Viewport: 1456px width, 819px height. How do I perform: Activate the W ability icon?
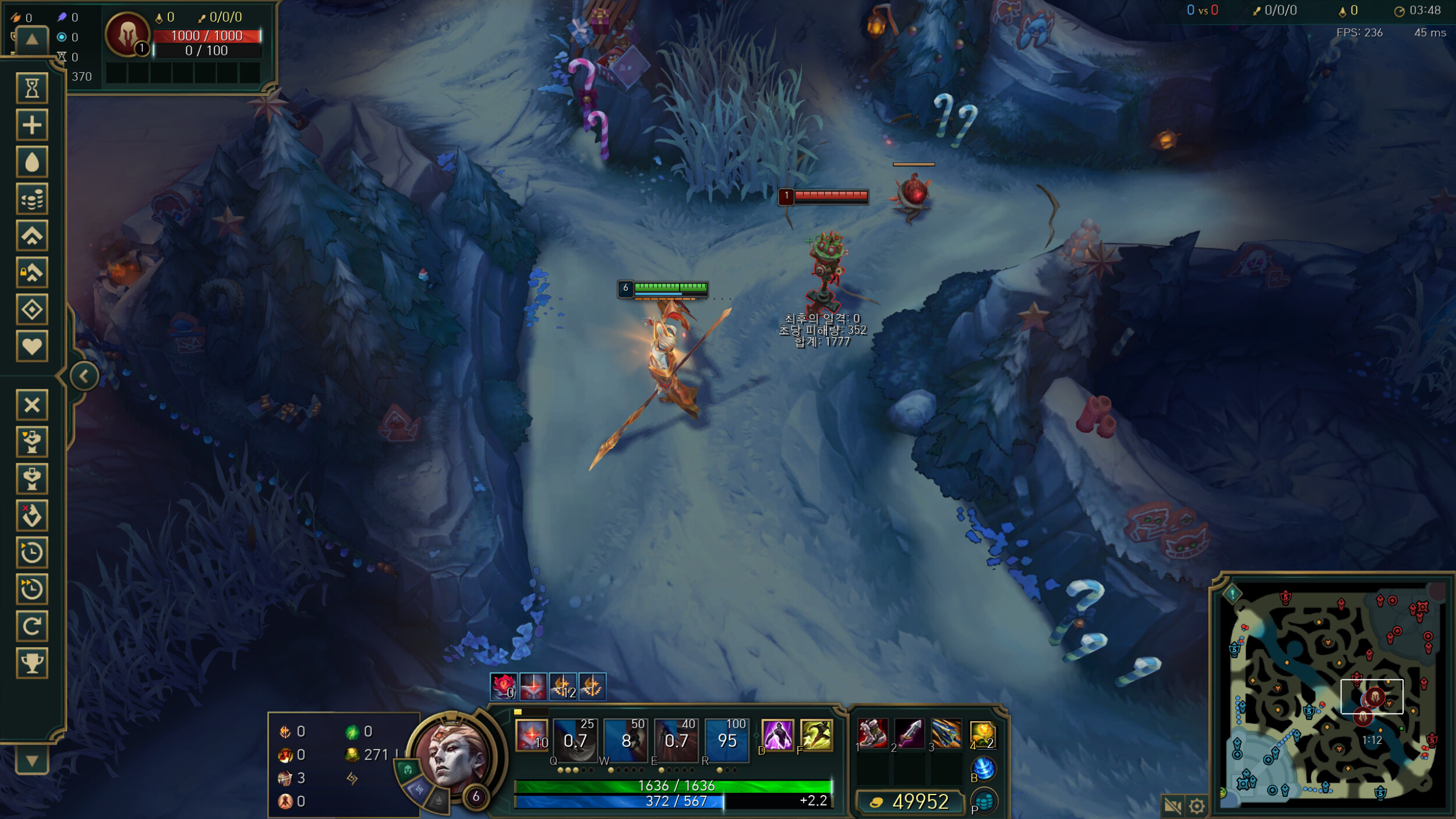[625, 740]
